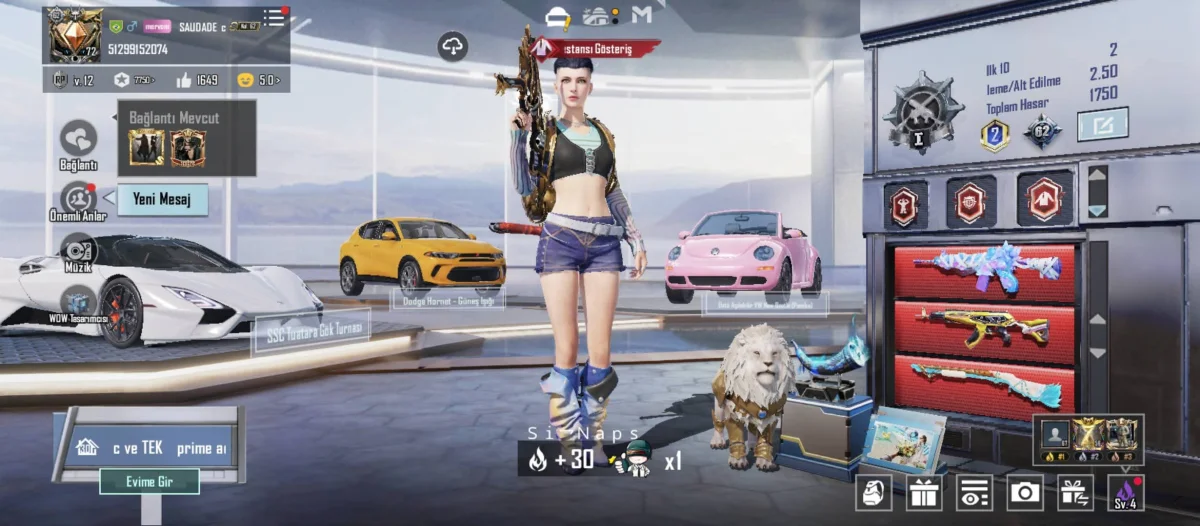Screen dimensions: 1200x526
Task: Select the muscle figure badge tab
Action: pyautogui.click(x=904, y=203)
